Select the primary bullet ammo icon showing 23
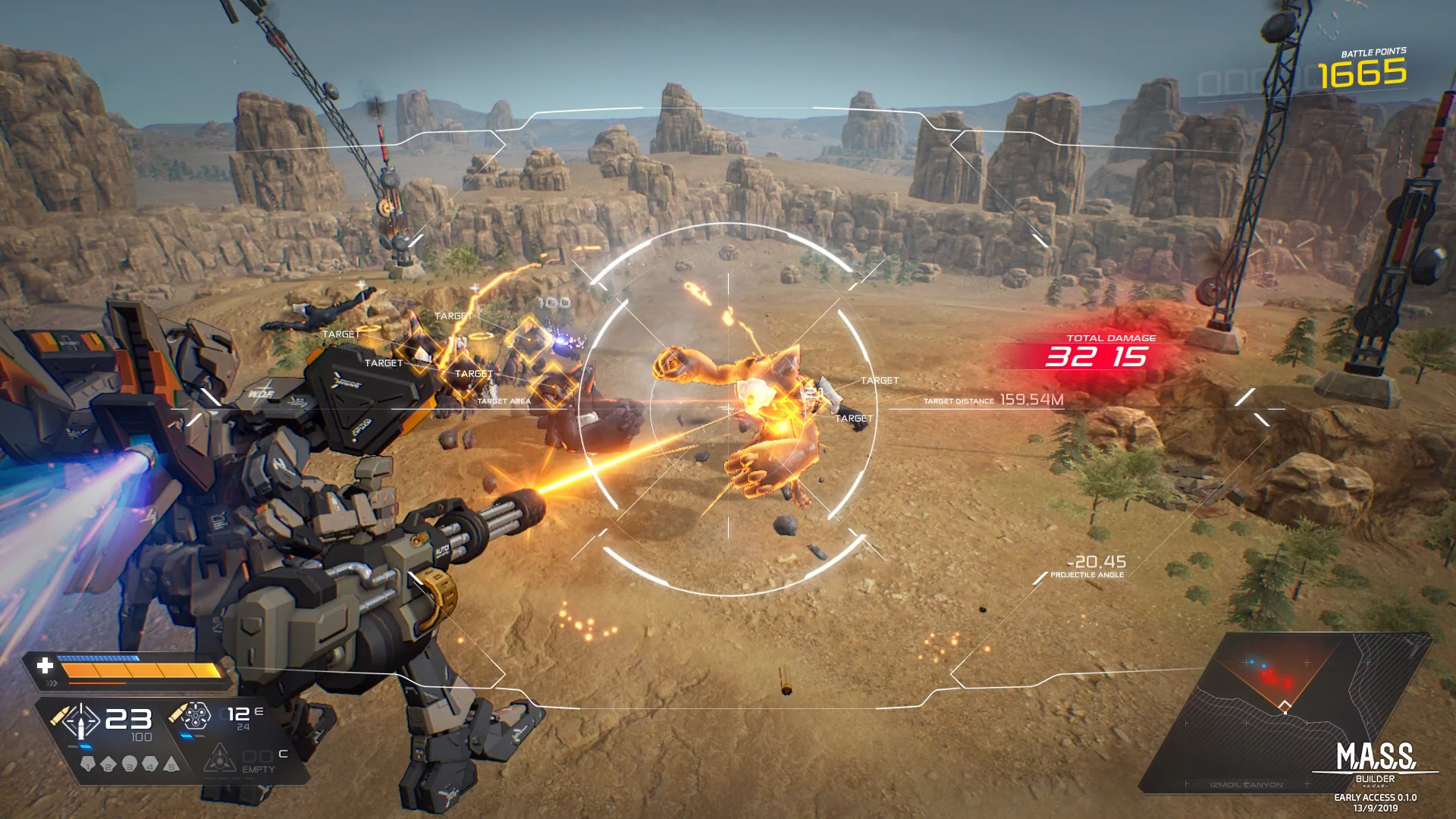Viewport: 1456px width, 819px height. tap(80, 722)
